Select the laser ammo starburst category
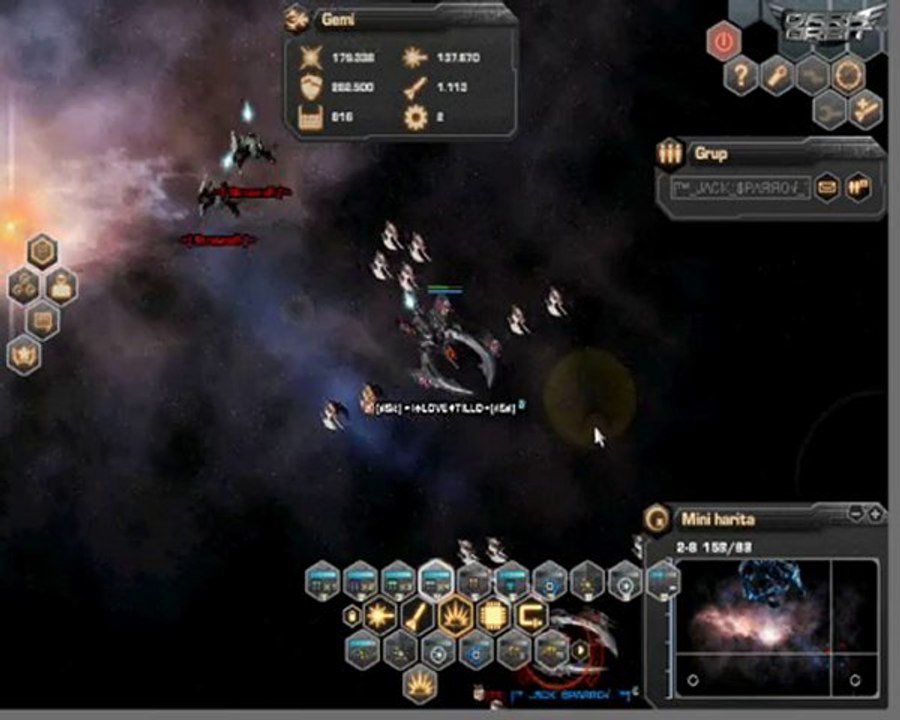 380,615
